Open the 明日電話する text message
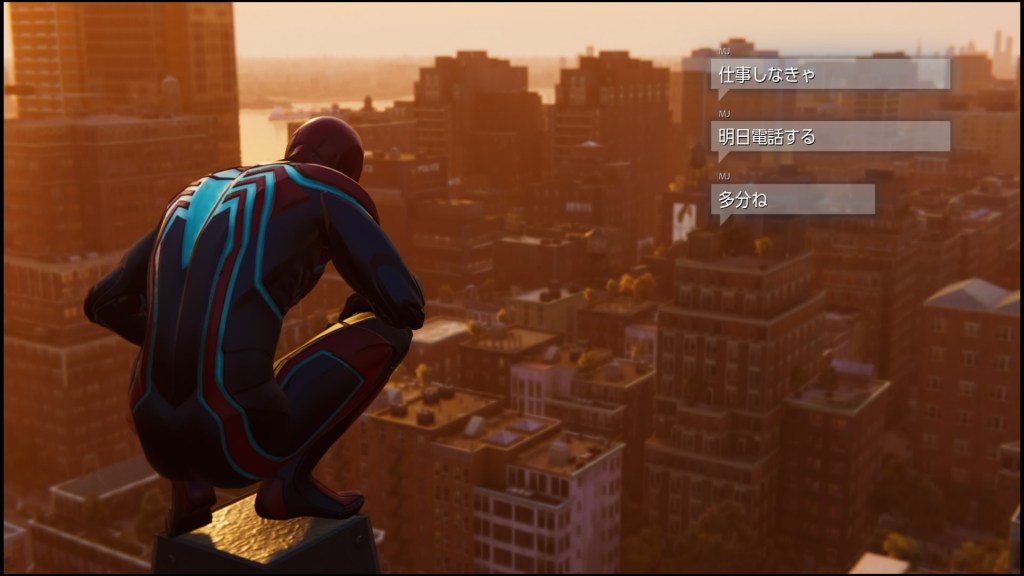Screen dimensions: 1024x576 (830, 137)
